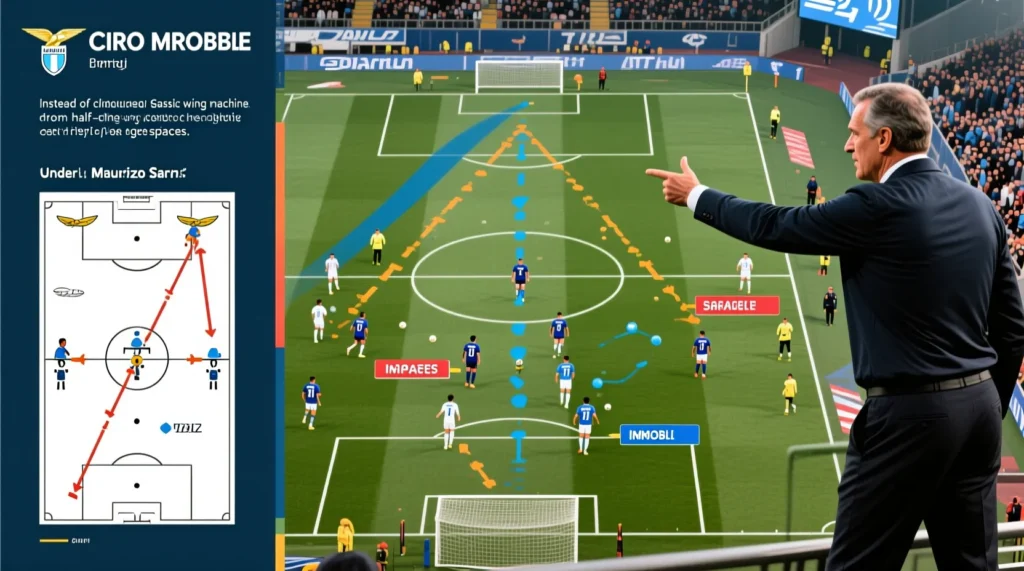Click the eagle crest logo
Screen dimensions: 1024x571
pos(53,50)
